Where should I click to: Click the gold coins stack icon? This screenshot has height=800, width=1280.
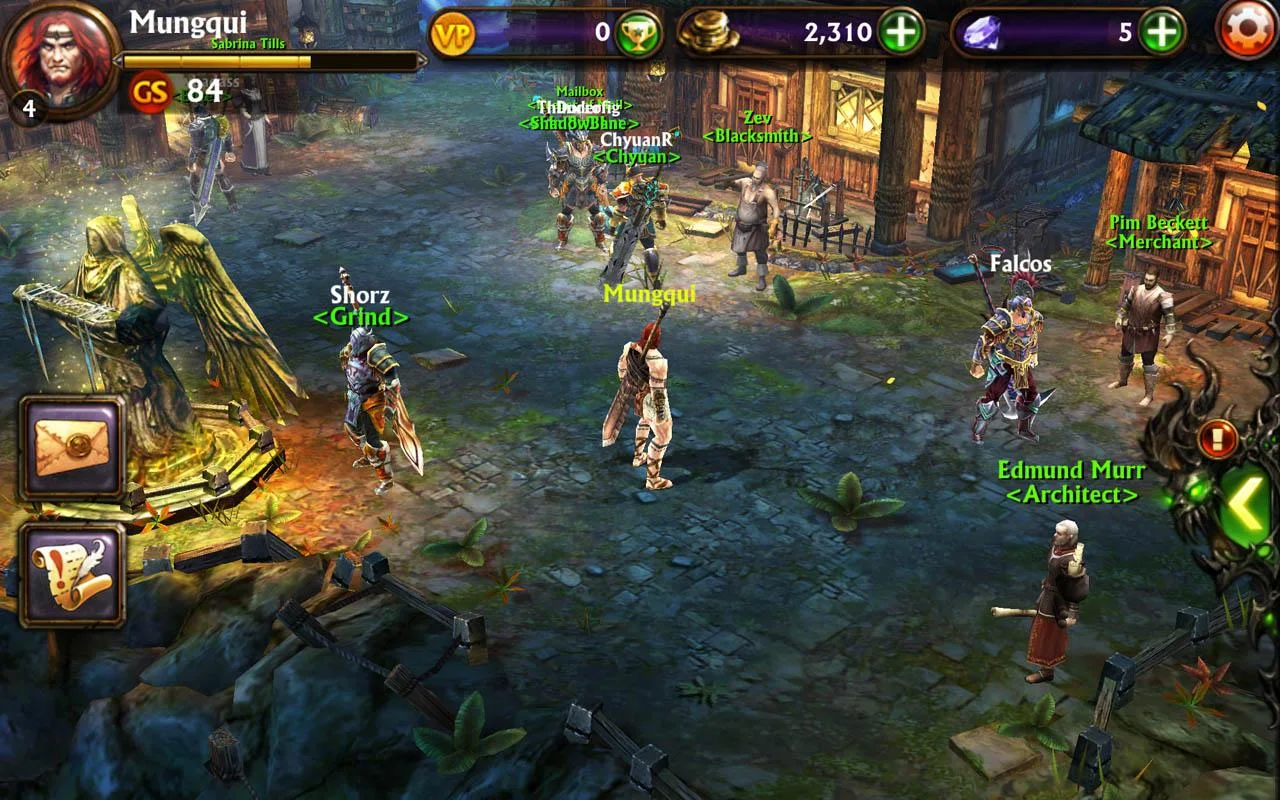pos(706,31)
